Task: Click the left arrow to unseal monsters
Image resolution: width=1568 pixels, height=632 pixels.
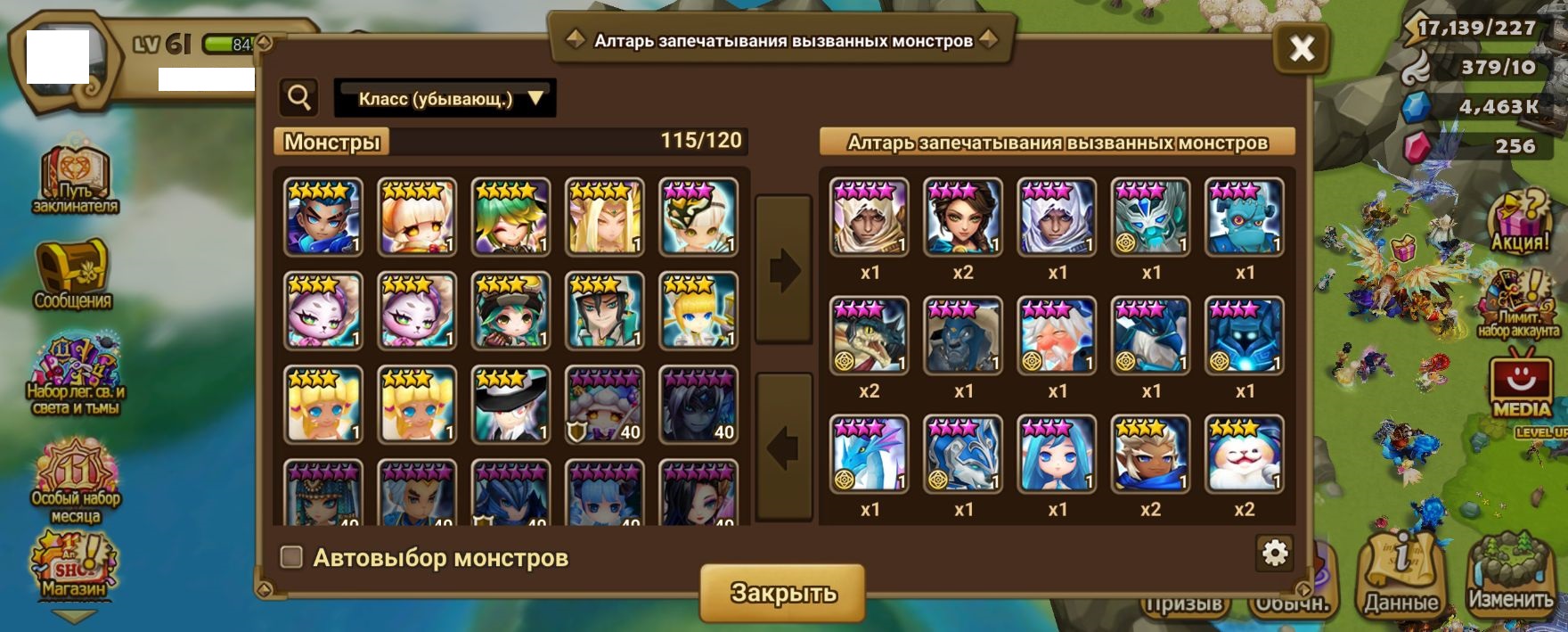Action: click(x=783, y=447)
